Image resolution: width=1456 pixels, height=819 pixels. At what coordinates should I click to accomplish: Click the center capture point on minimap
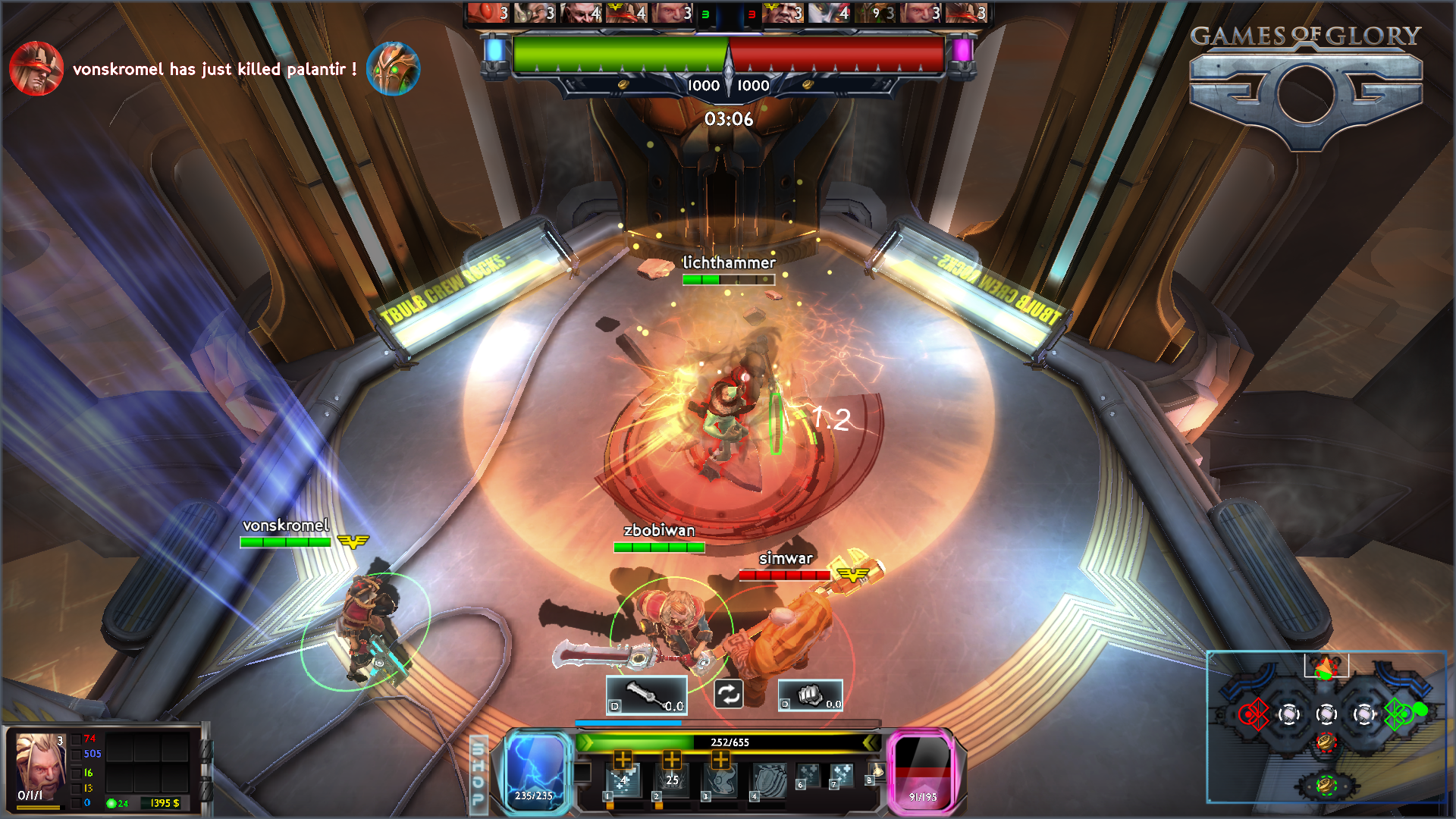(1326, 714)
